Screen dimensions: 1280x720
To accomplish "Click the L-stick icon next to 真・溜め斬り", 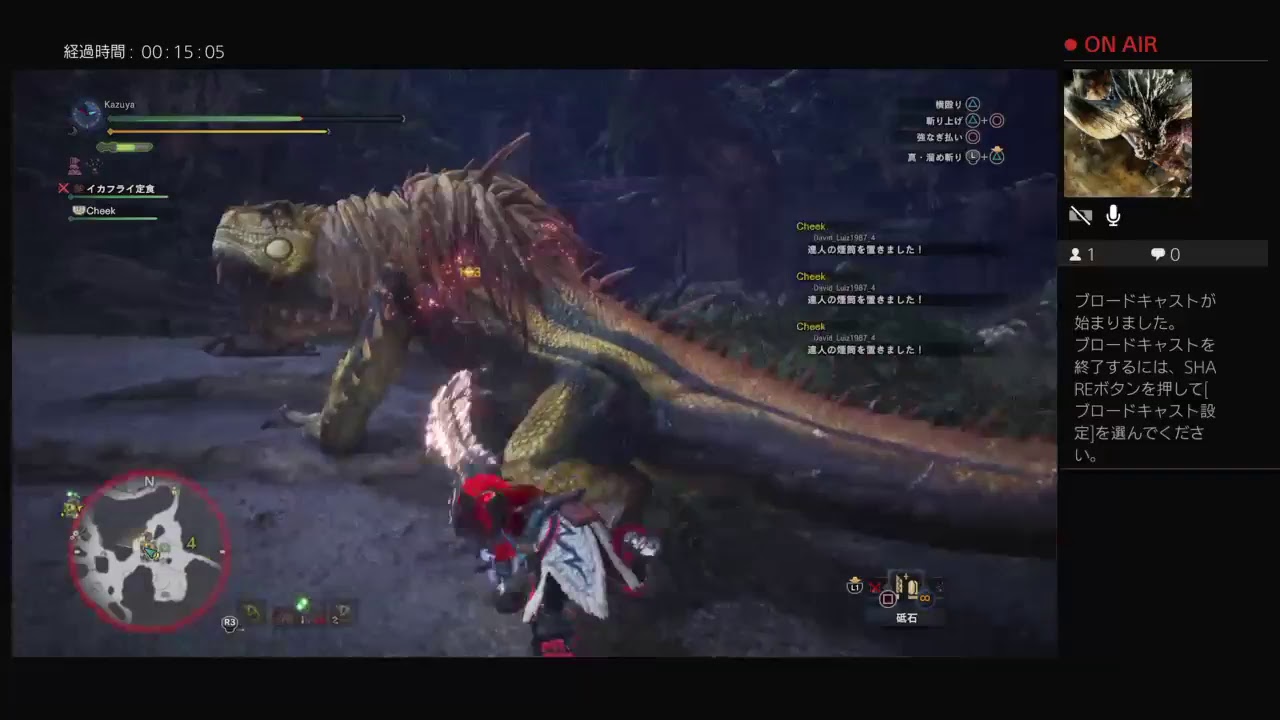I will pos(972,157).
